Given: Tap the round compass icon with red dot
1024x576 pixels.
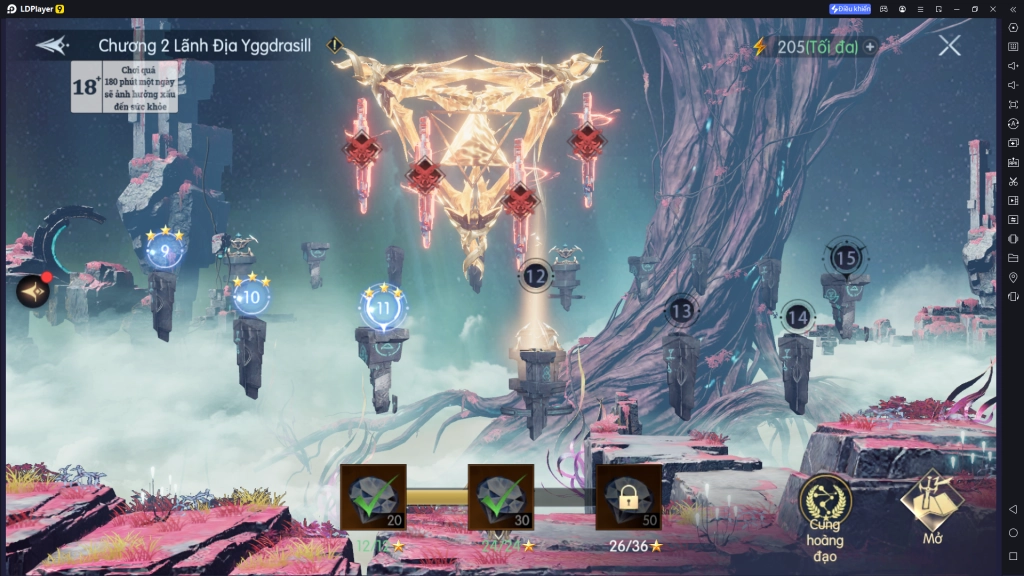Looking at the screenshot, I should (x=33, y=290).
